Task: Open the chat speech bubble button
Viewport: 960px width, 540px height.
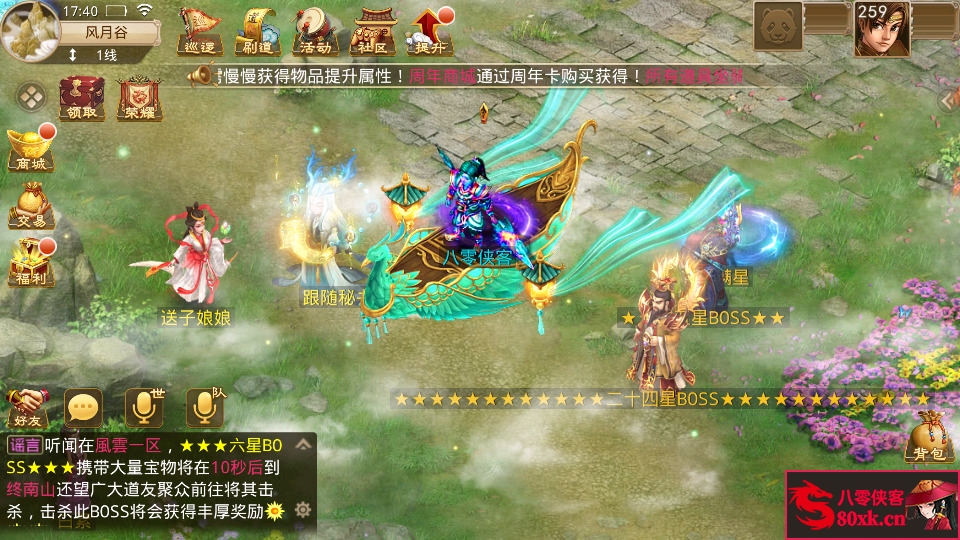Action: pyautogui.click(x=83, y=407)
